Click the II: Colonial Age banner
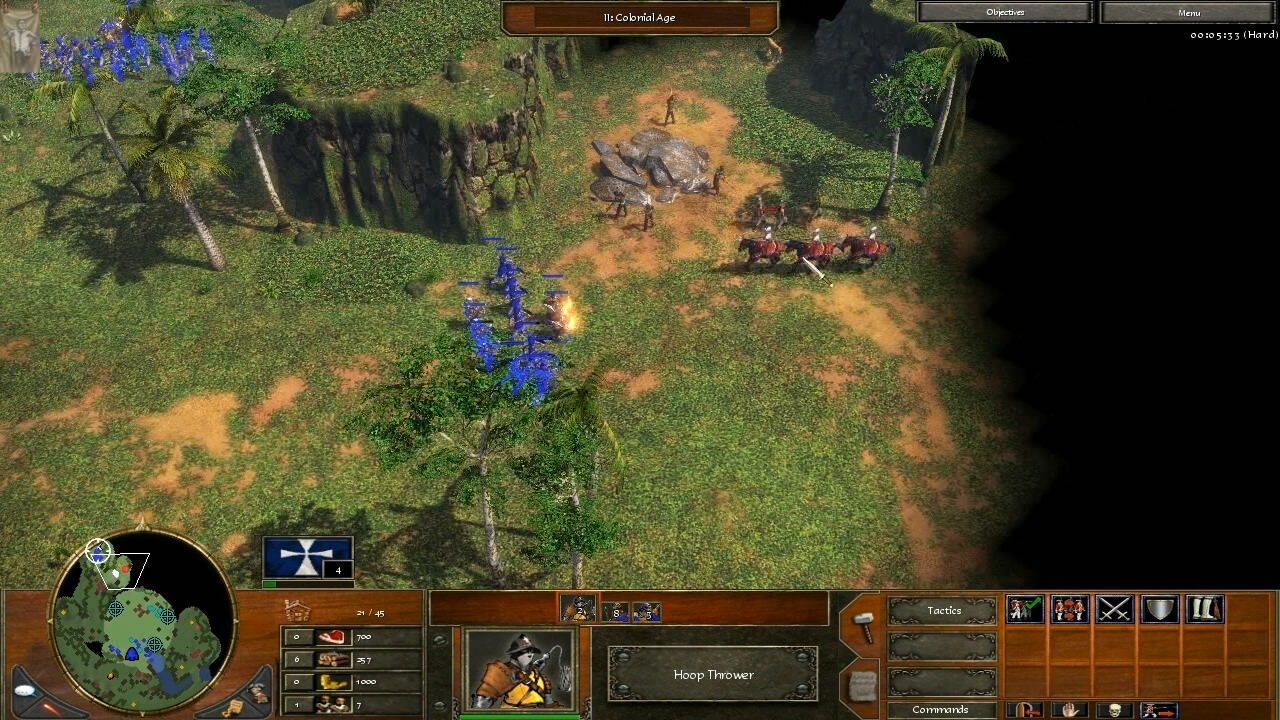The image size is (1280, 720). coord(639,17)
